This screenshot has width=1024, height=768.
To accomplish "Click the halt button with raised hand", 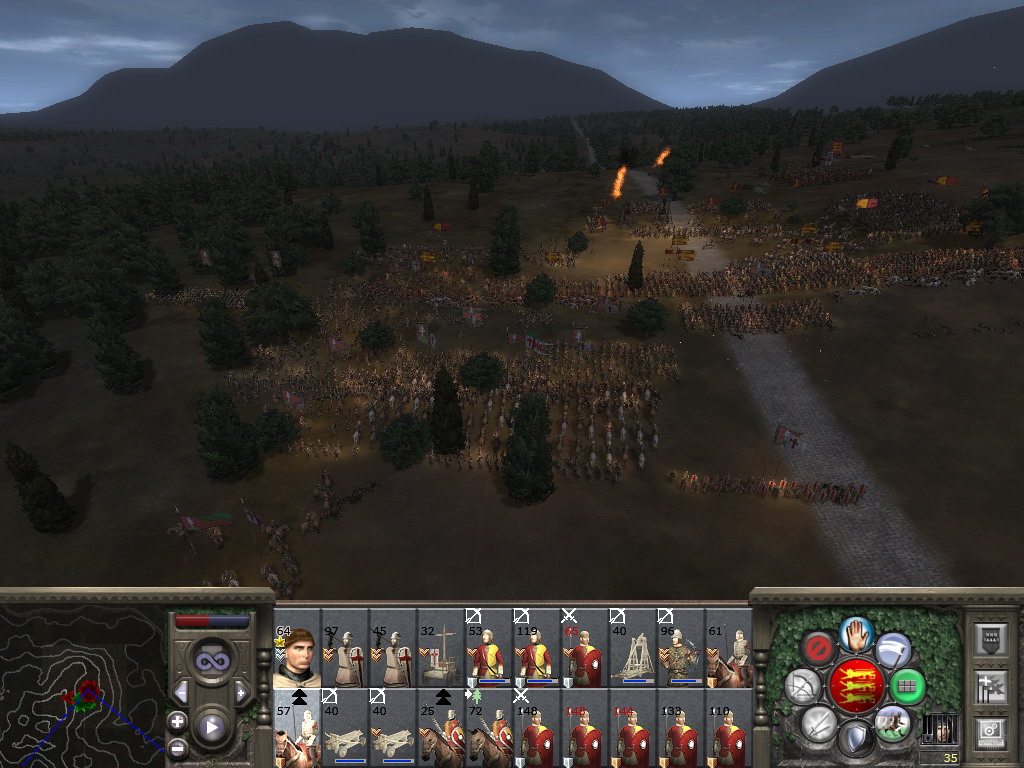I will coord(855,633).
